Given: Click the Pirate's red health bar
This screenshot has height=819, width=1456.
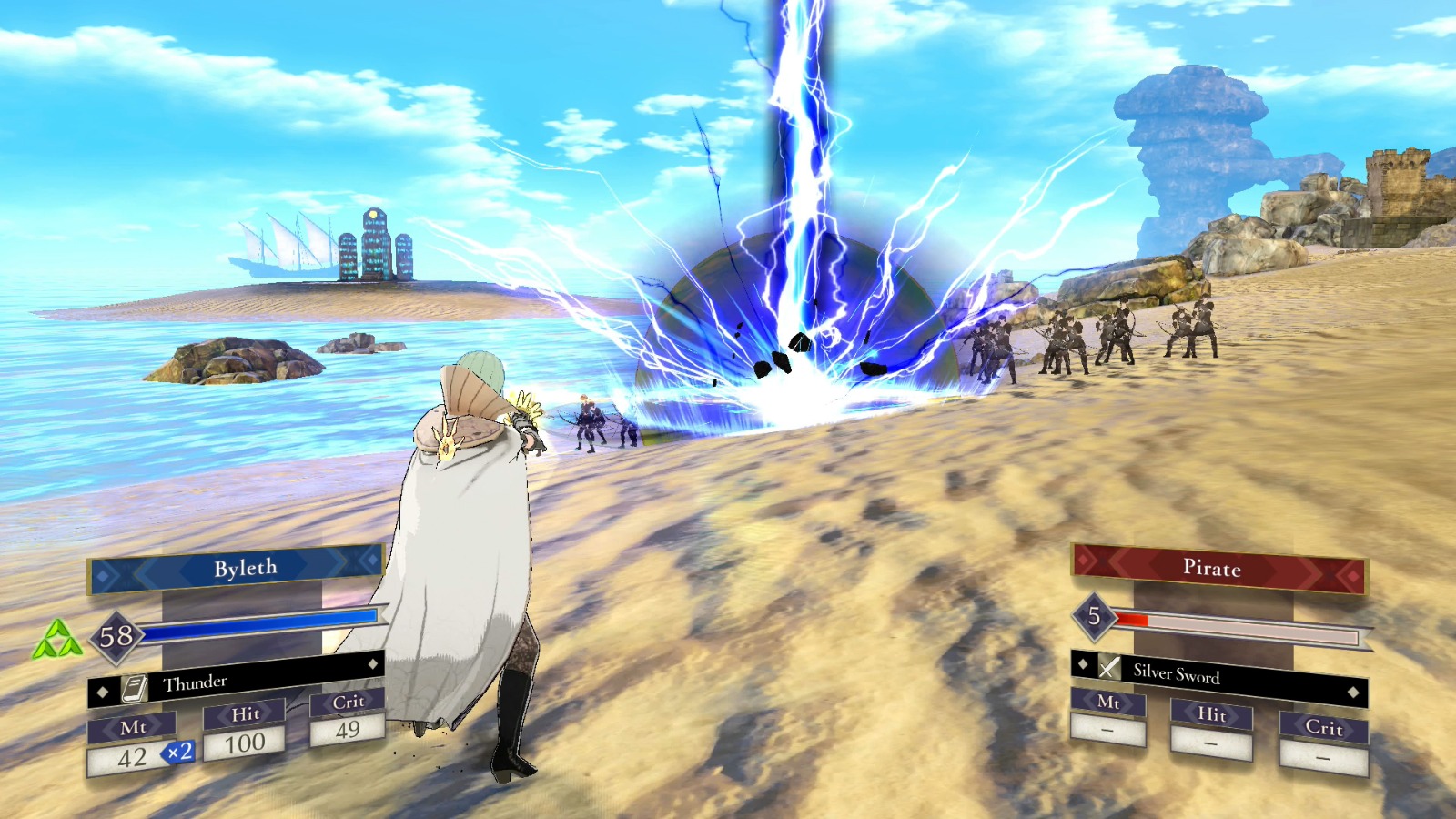Looking at the screenshot, I should point(1132,618).
